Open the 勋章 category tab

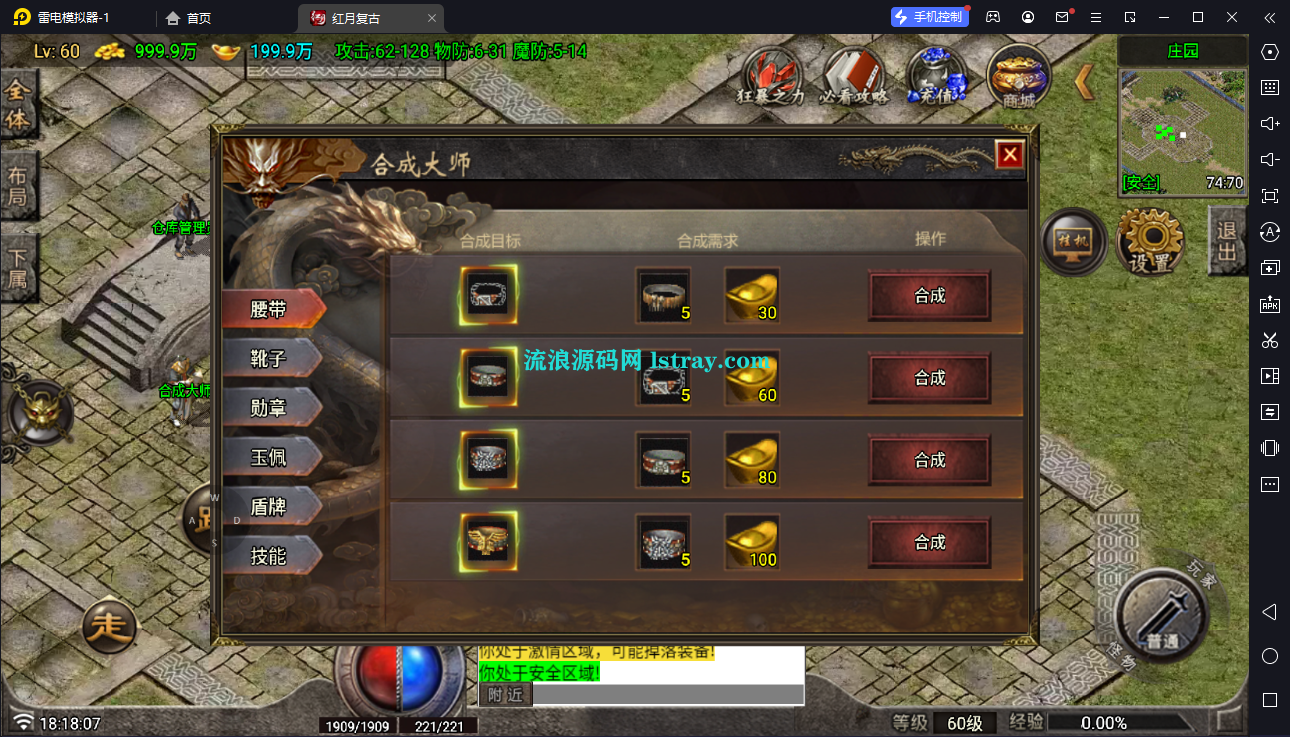pyautogui.click(x=270, y=408)
